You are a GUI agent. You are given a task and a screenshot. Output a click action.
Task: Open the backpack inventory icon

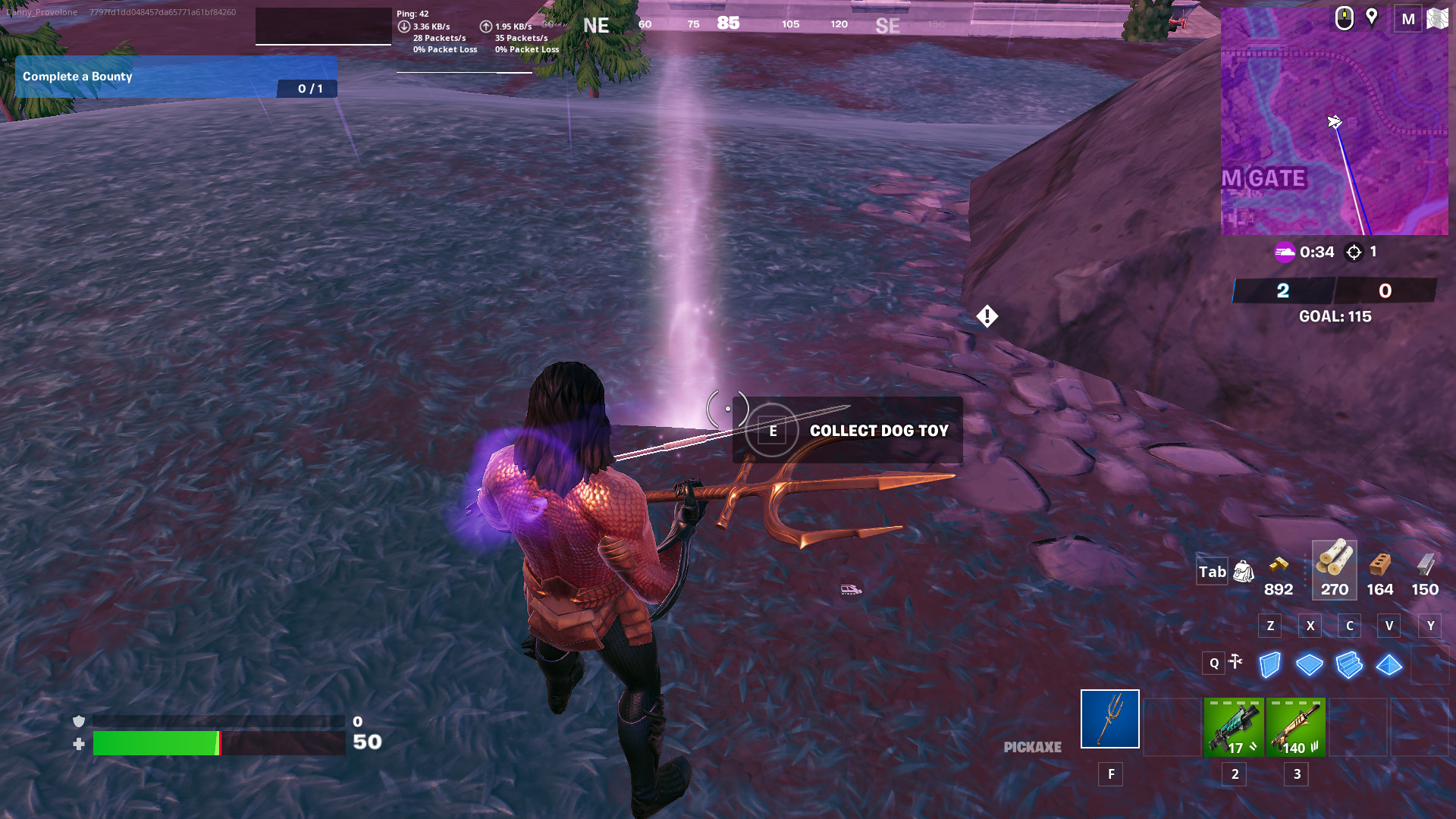1244,572
